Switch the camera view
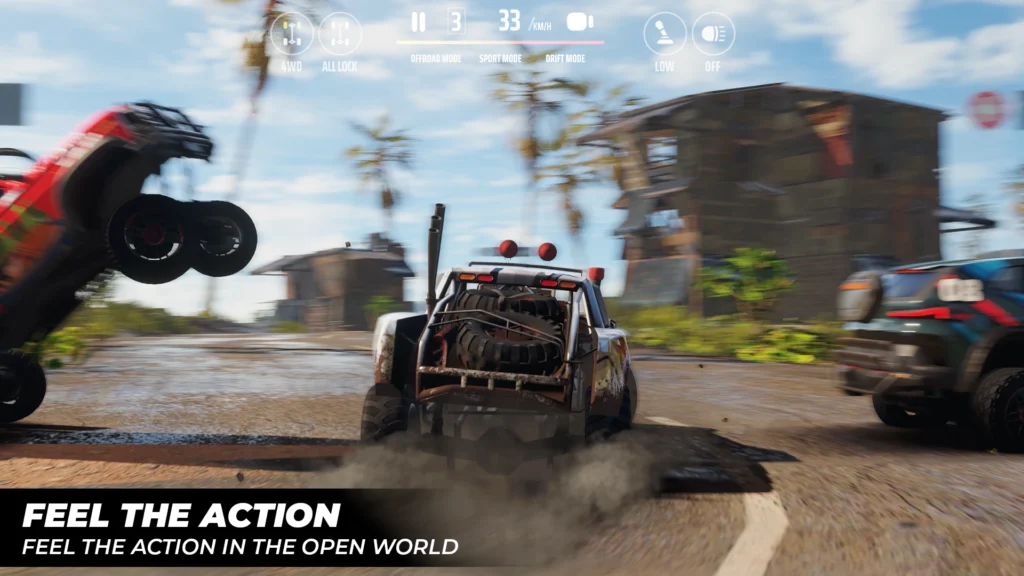 (580, 22)
